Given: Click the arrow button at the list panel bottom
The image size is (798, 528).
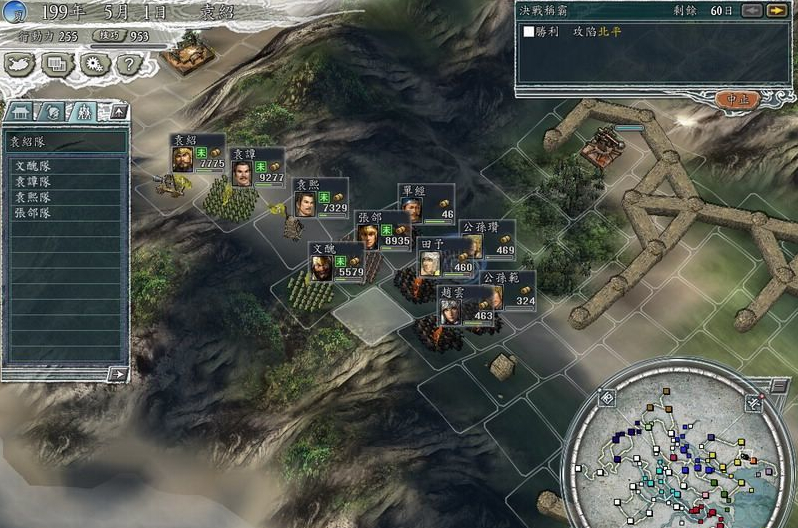Looking at the screenshot, I should coord(118,374).
